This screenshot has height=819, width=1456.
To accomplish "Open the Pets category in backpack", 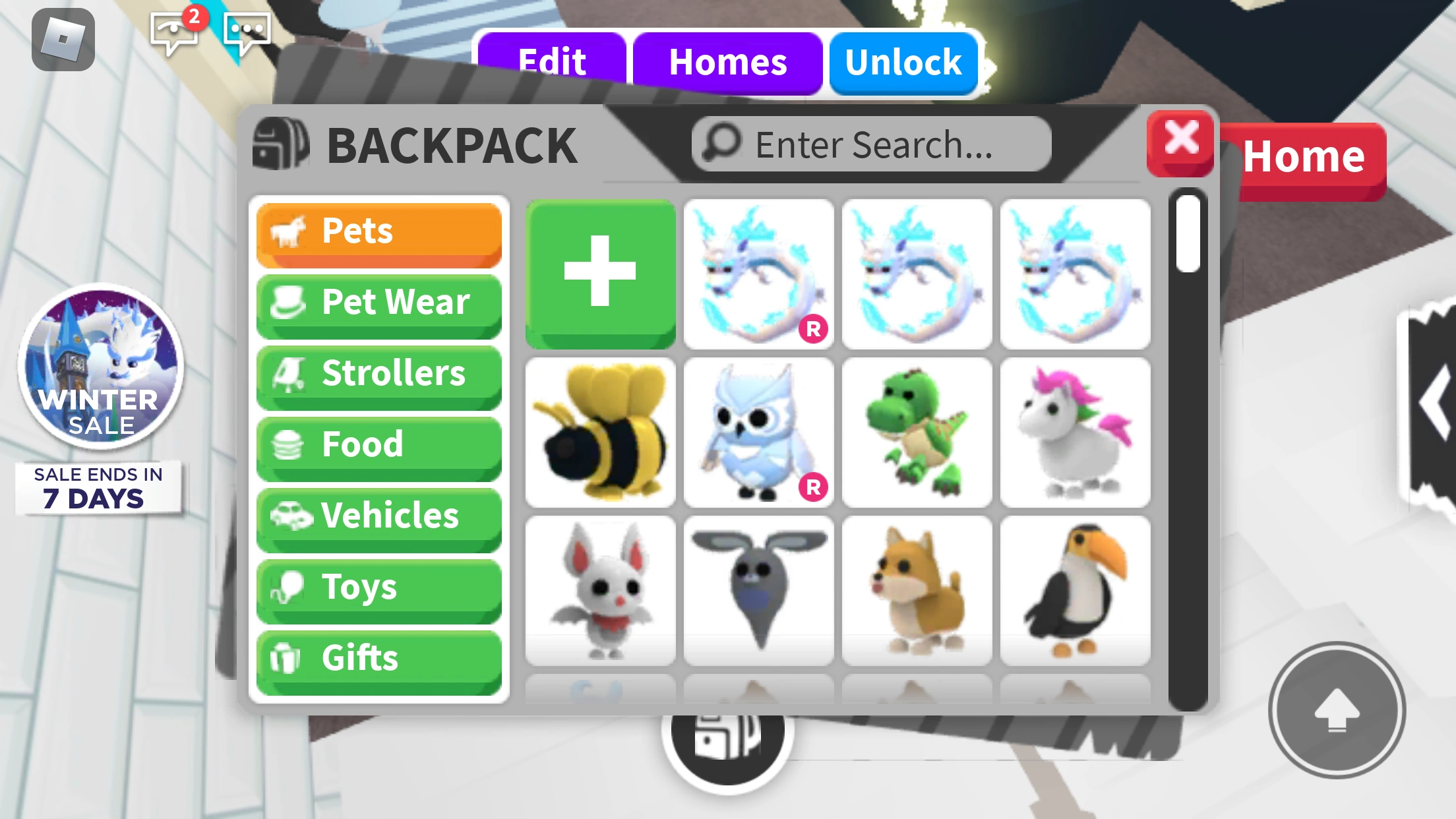I will (379, 232).
